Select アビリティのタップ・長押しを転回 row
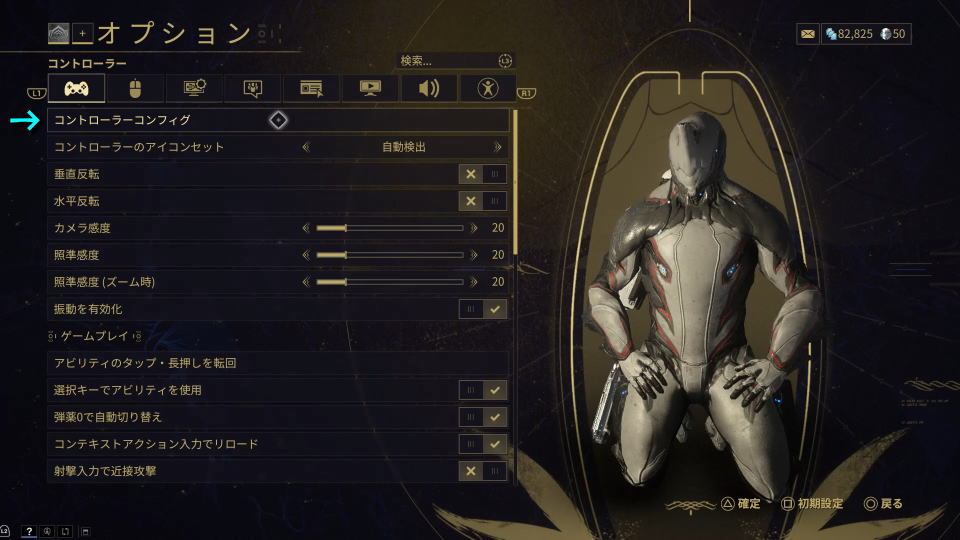Image resolution: width=960 pixels, height=540 pixels. click(278, 362)
